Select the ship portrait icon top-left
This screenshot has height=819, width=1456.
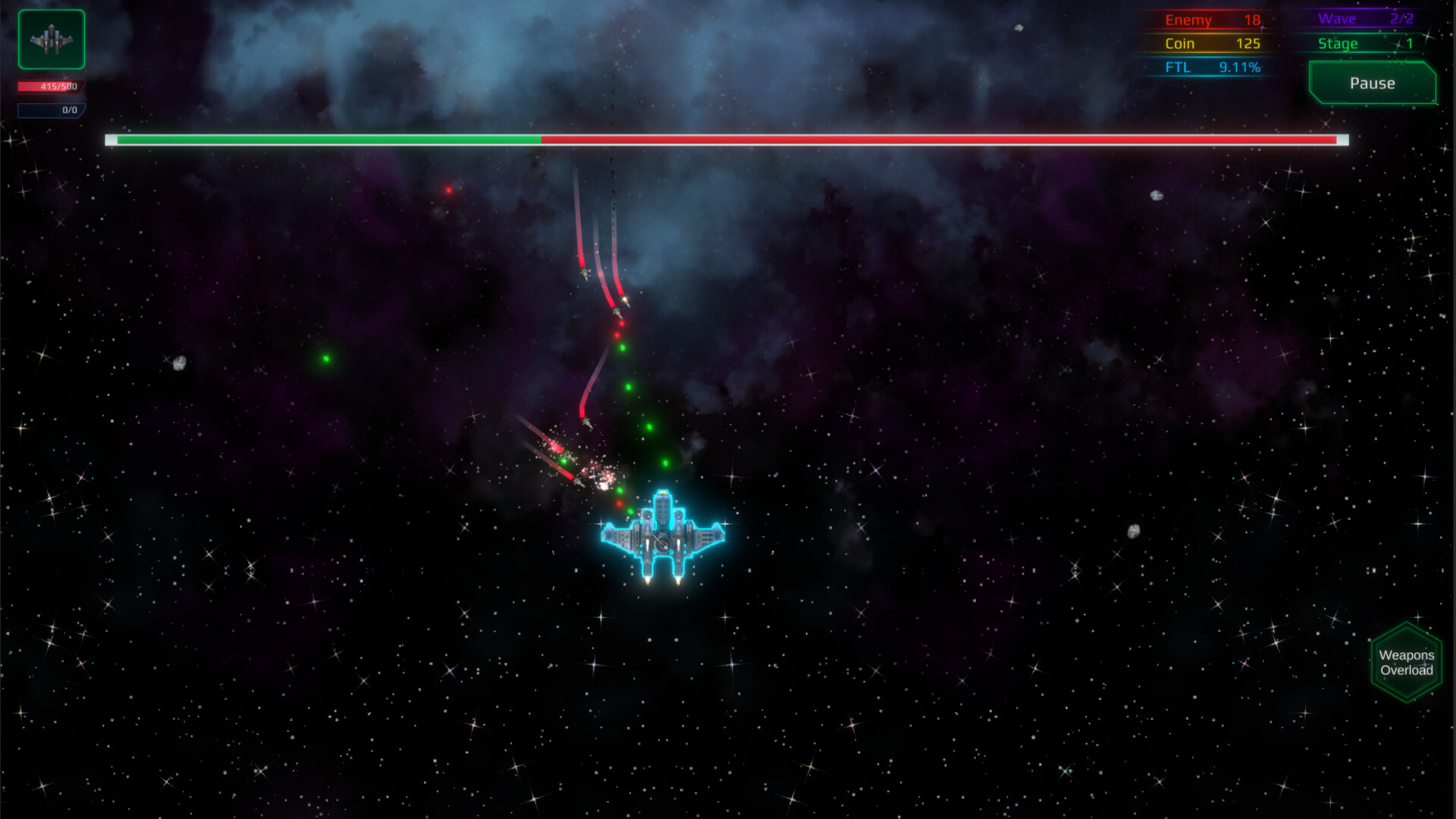(x=50, y=40)
